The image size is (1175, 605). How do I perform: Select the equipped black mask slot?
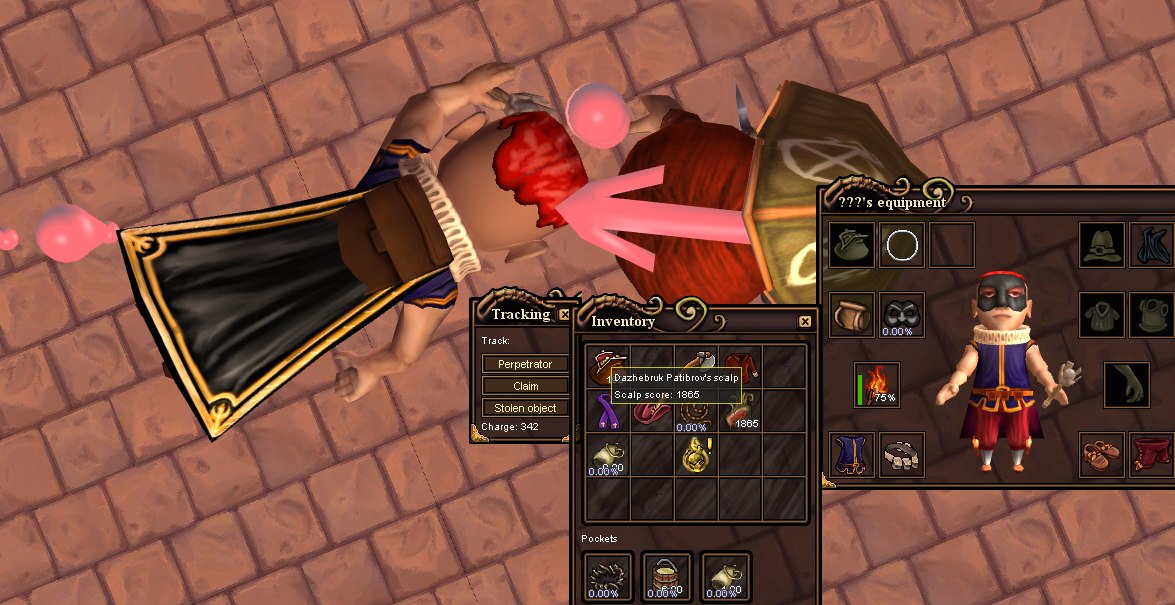coord(902,315)
